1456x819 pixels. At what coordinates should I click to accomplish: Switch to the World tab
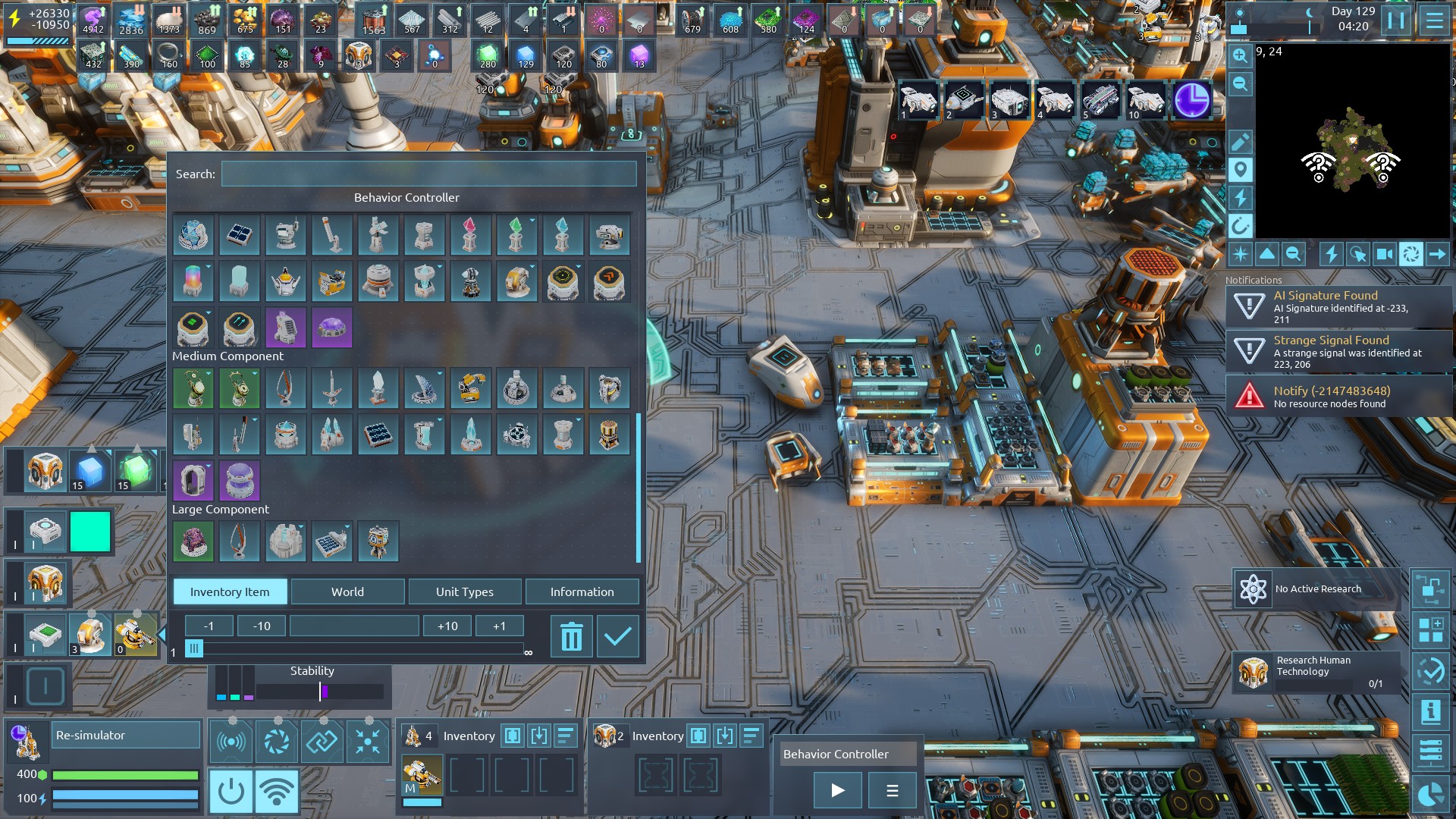(347, 591)
